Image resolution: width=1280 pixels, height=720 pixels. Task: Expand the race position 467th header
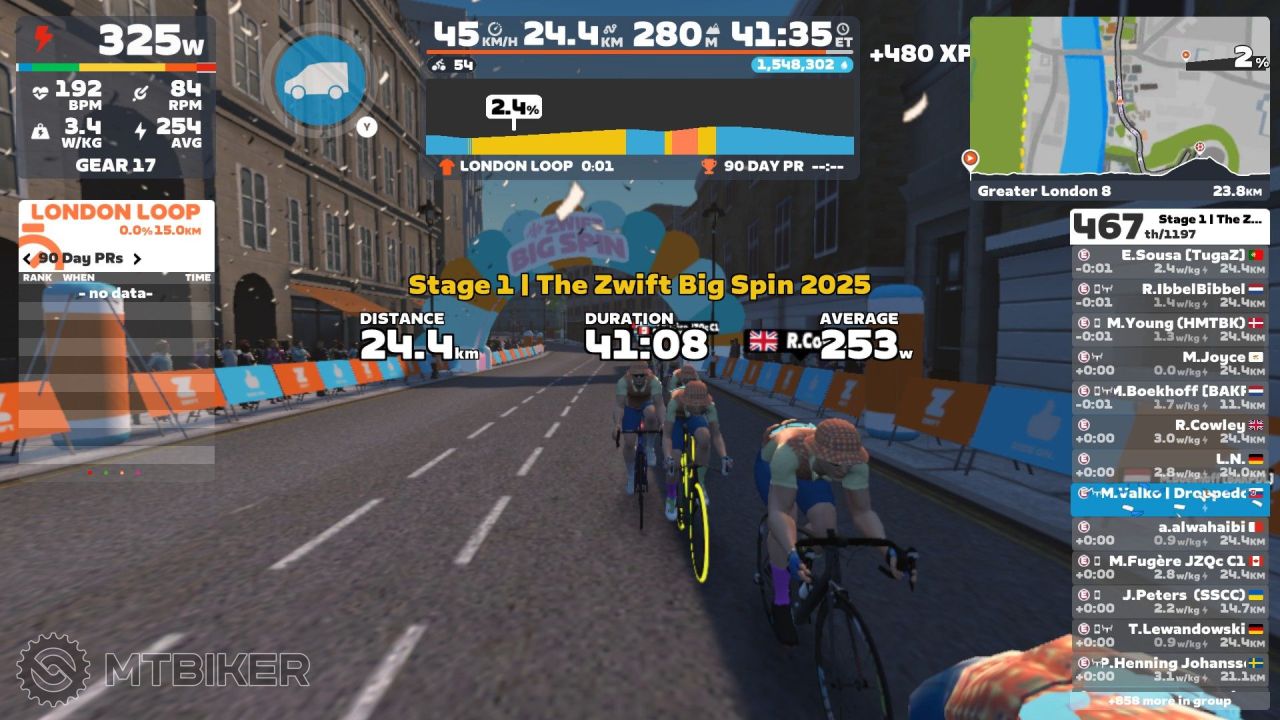click(1169, 227)
